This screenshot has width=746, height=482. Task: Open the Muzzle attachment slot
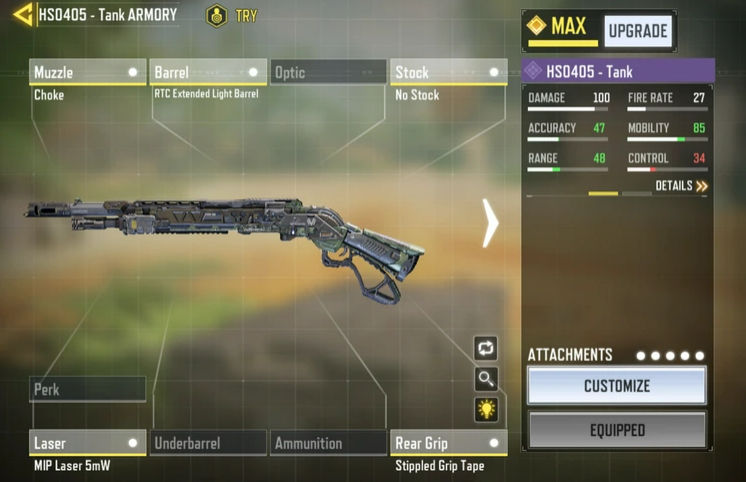88,72
